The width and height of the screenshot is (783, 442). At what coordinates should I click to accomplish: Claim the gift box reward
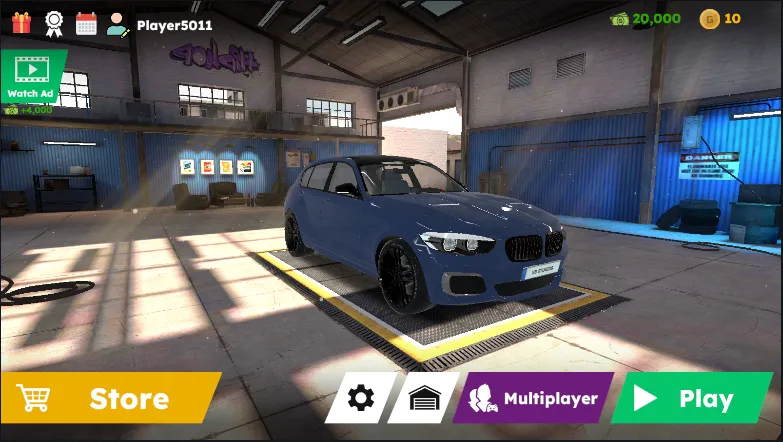point(21,22)
